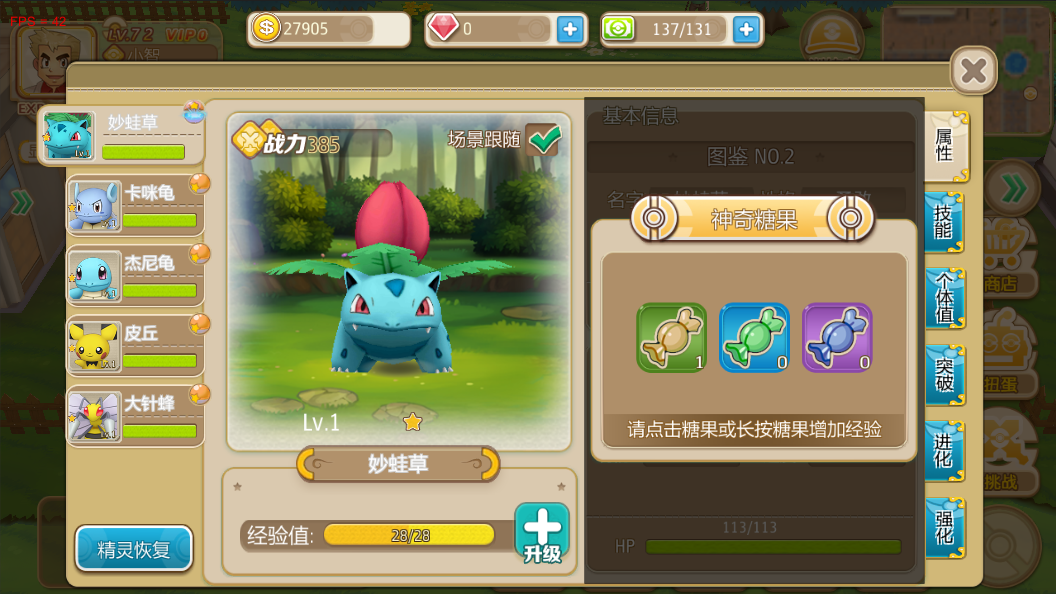Image resolution: width=1056 pixels, height=594 pixels.
Task: Select 妙蛙草 in the team list
Action: [121, 136]
